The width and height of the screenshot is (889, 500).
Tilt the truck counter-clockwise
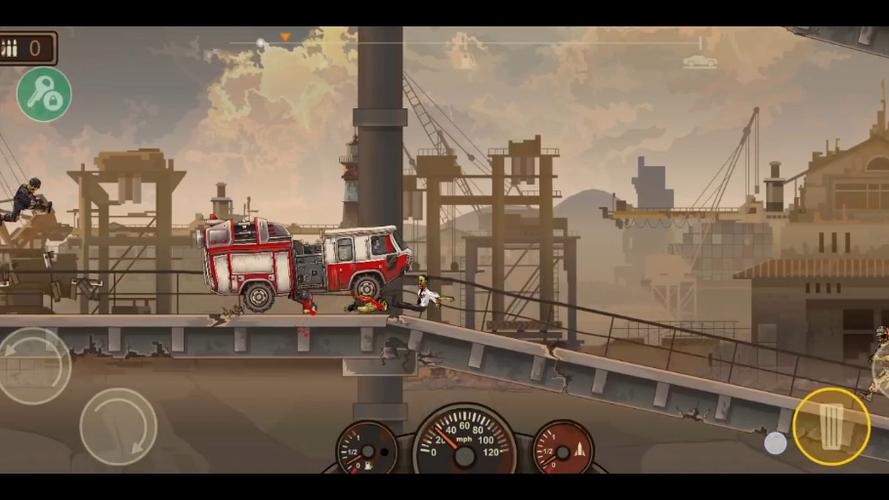click(33, 365)
